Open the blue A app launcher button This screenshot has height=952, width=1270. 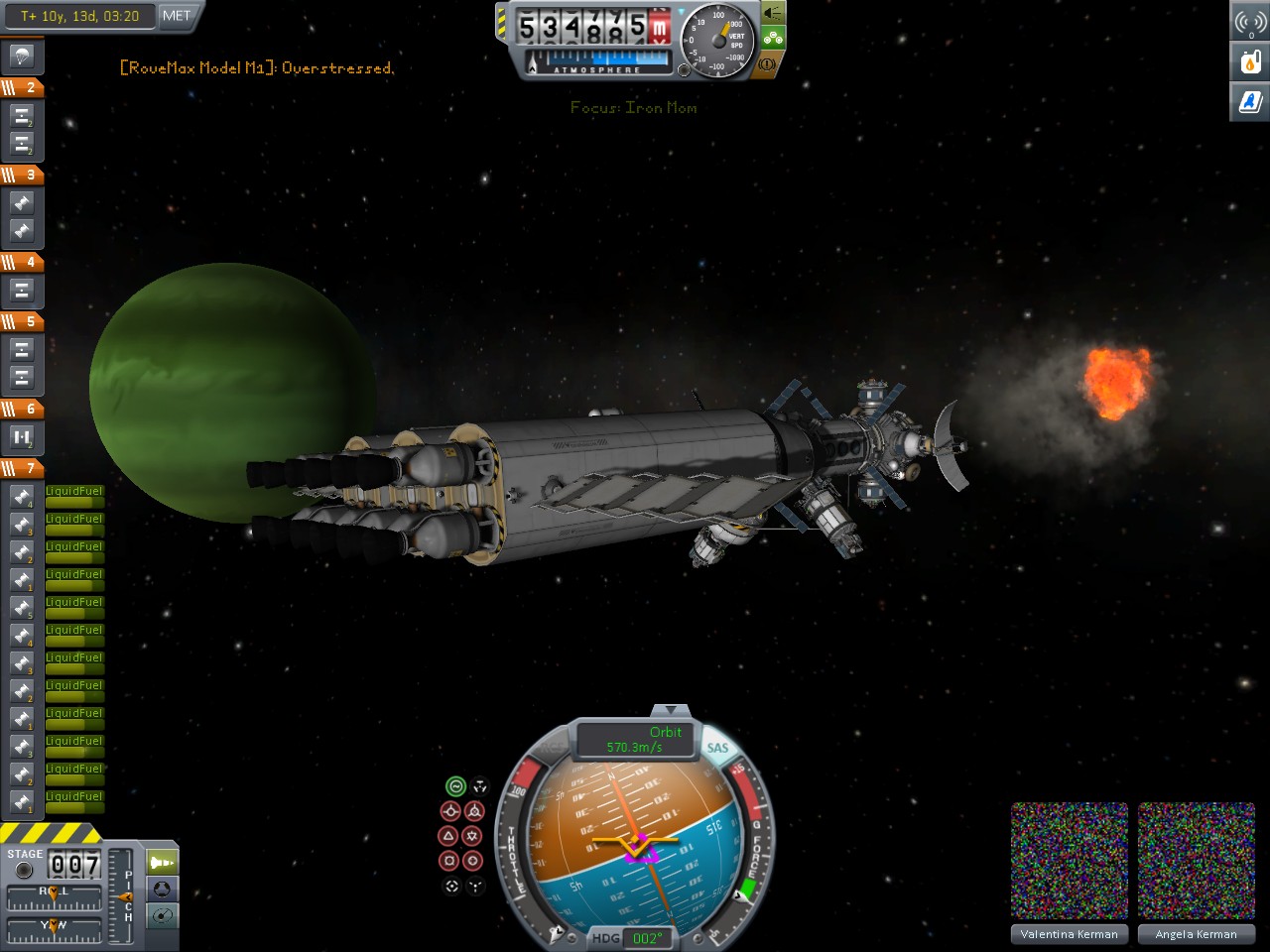click(1250, 101)
